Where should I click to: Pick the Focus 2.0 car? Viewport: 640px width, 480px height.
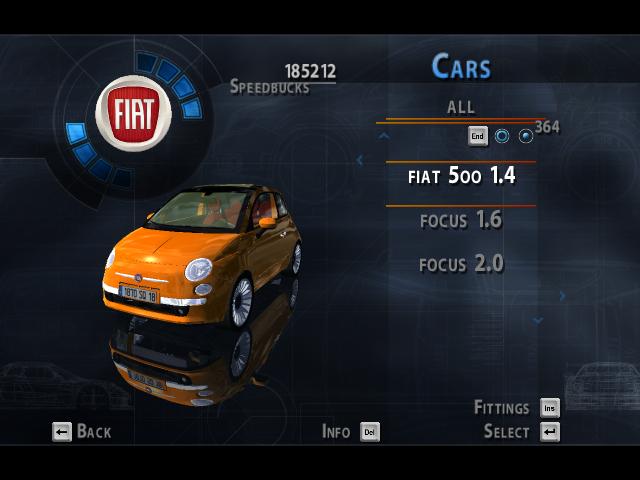(x=461, y=264)
